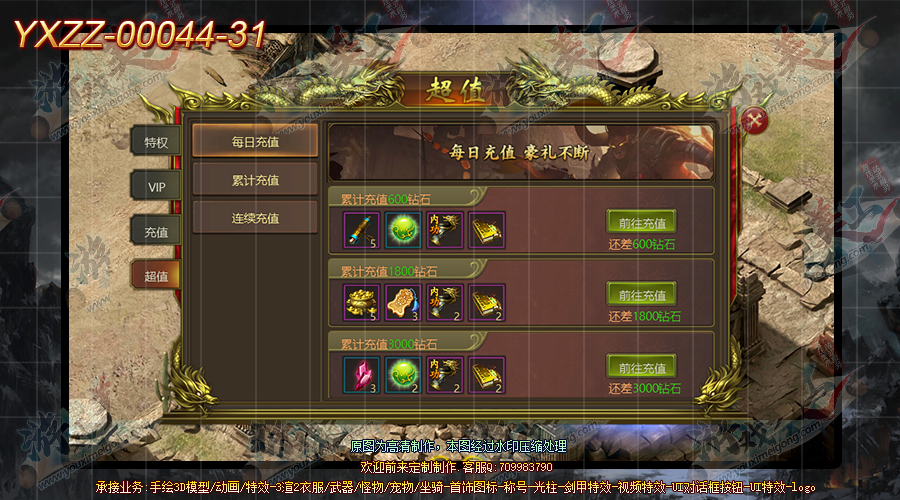Inspect the green orb in the 3000钻石 row
This screenshot has height=500, width=900.
(402, 374)
